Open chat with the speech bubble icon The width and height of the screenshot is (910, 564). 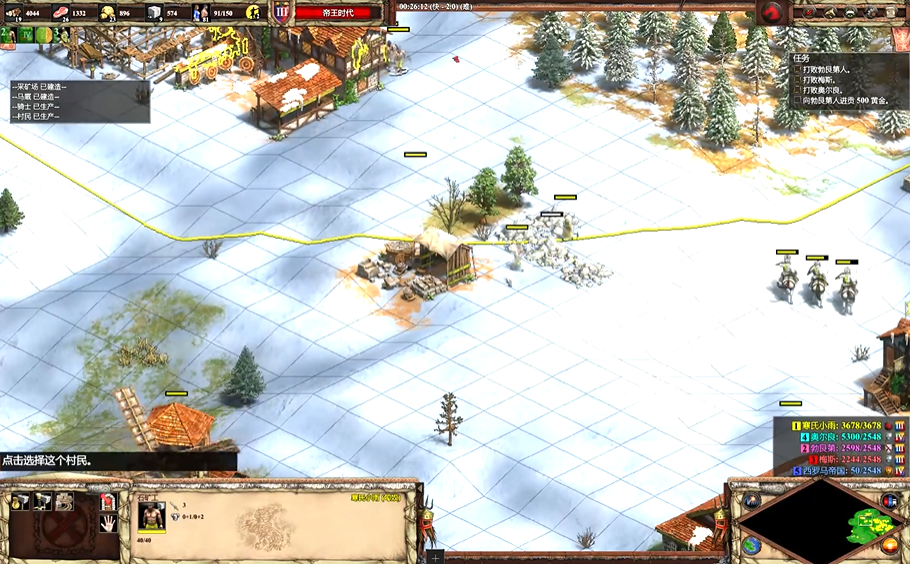[852, 13]
